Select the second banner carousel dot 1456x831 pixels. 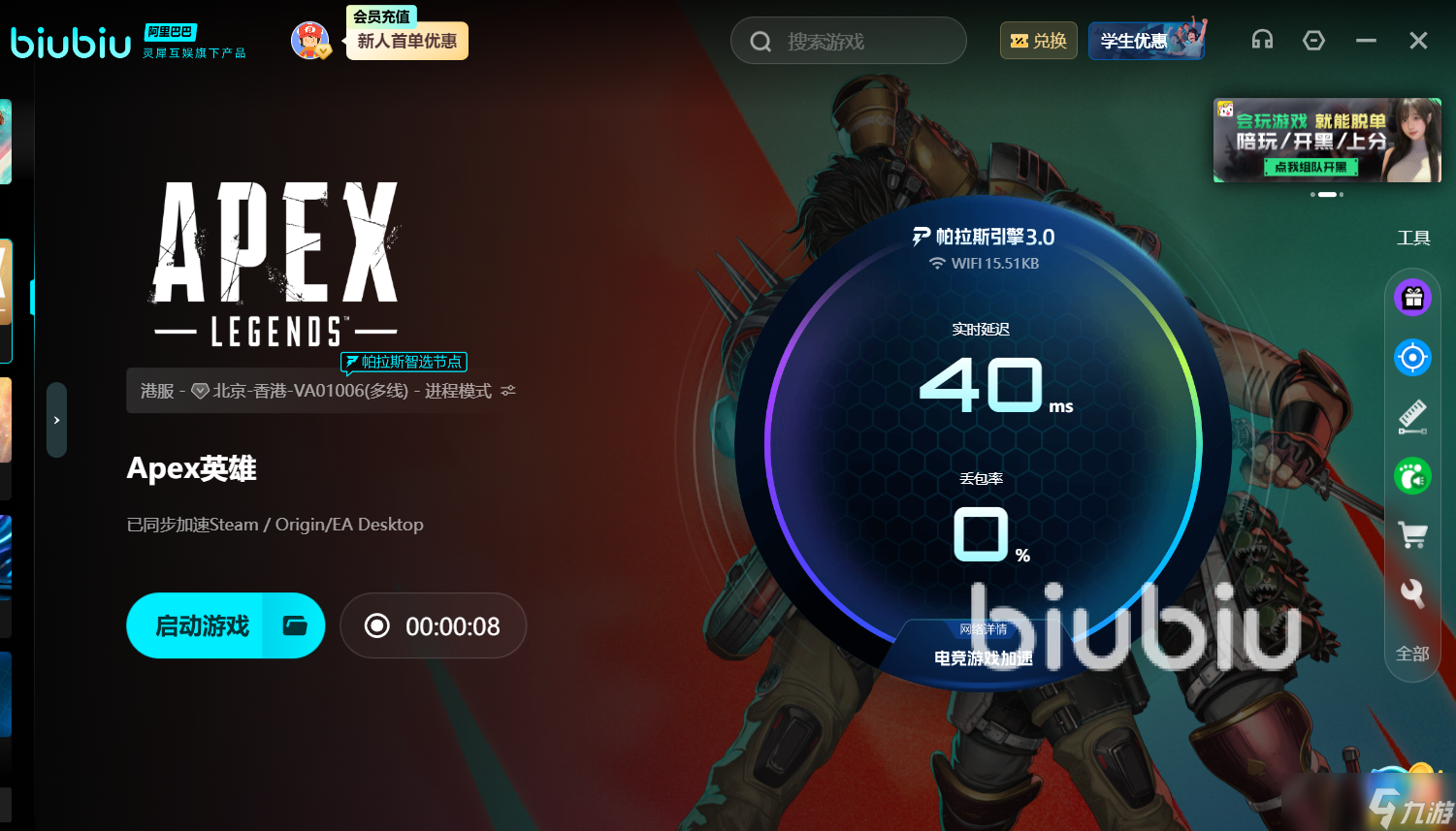click(x=1328, y=194)
